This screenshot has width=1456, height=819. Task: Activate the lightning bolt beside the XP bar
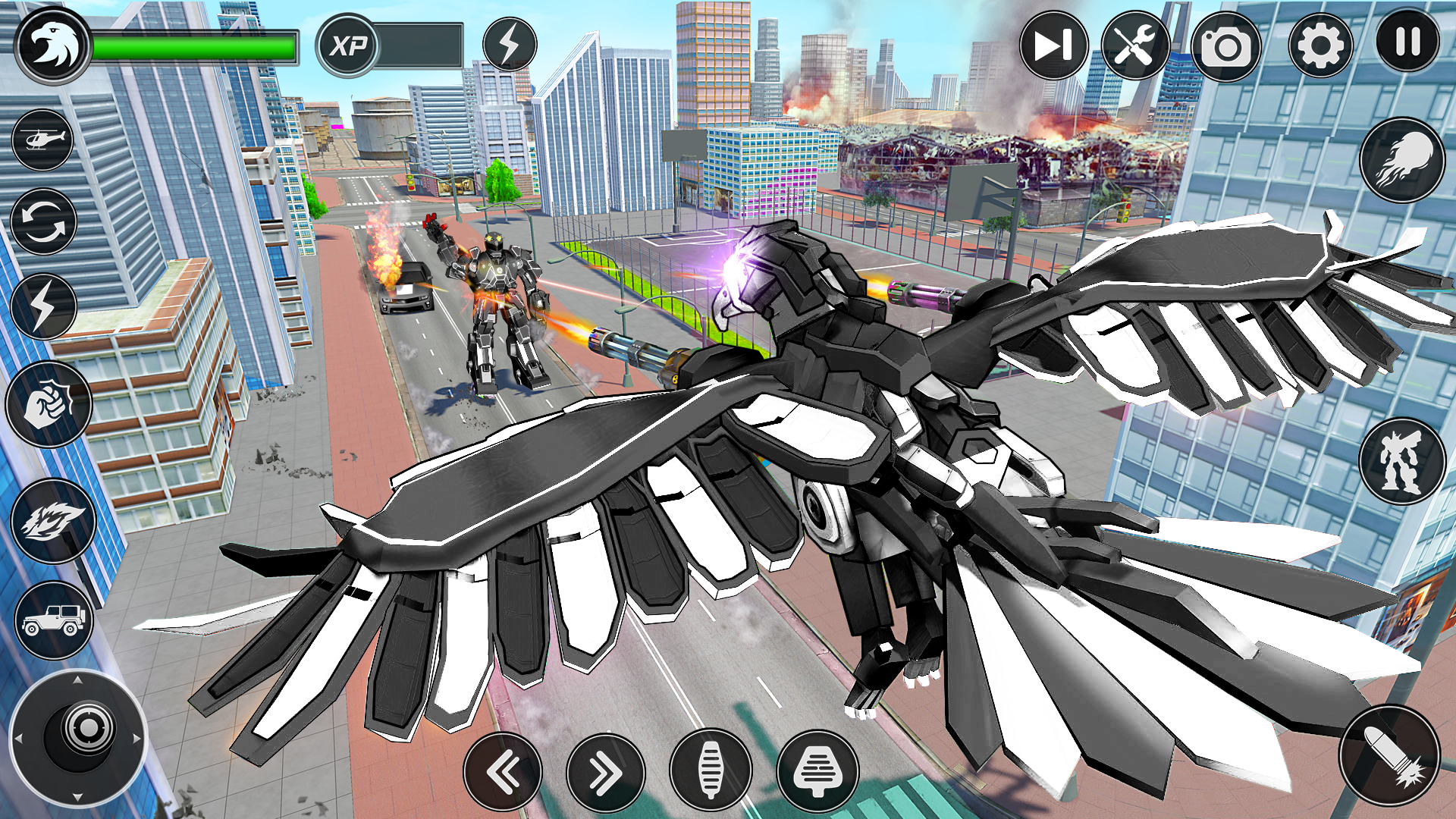coord(510,45)
